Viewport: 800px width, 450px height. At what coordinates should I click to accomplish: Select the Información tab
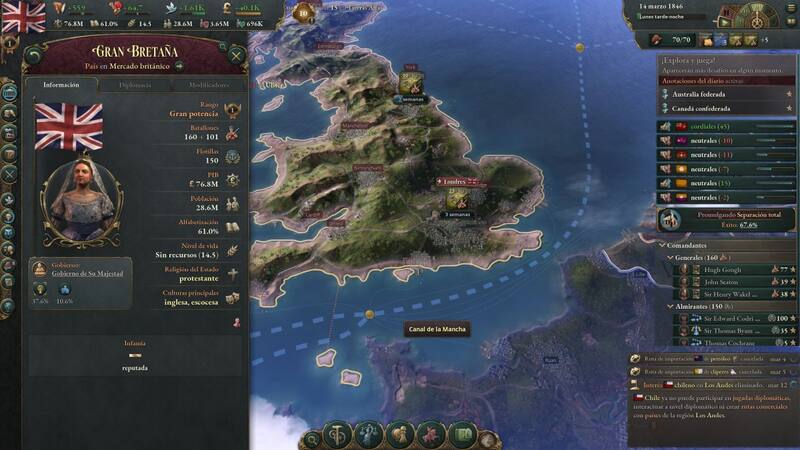pos(62,85)
